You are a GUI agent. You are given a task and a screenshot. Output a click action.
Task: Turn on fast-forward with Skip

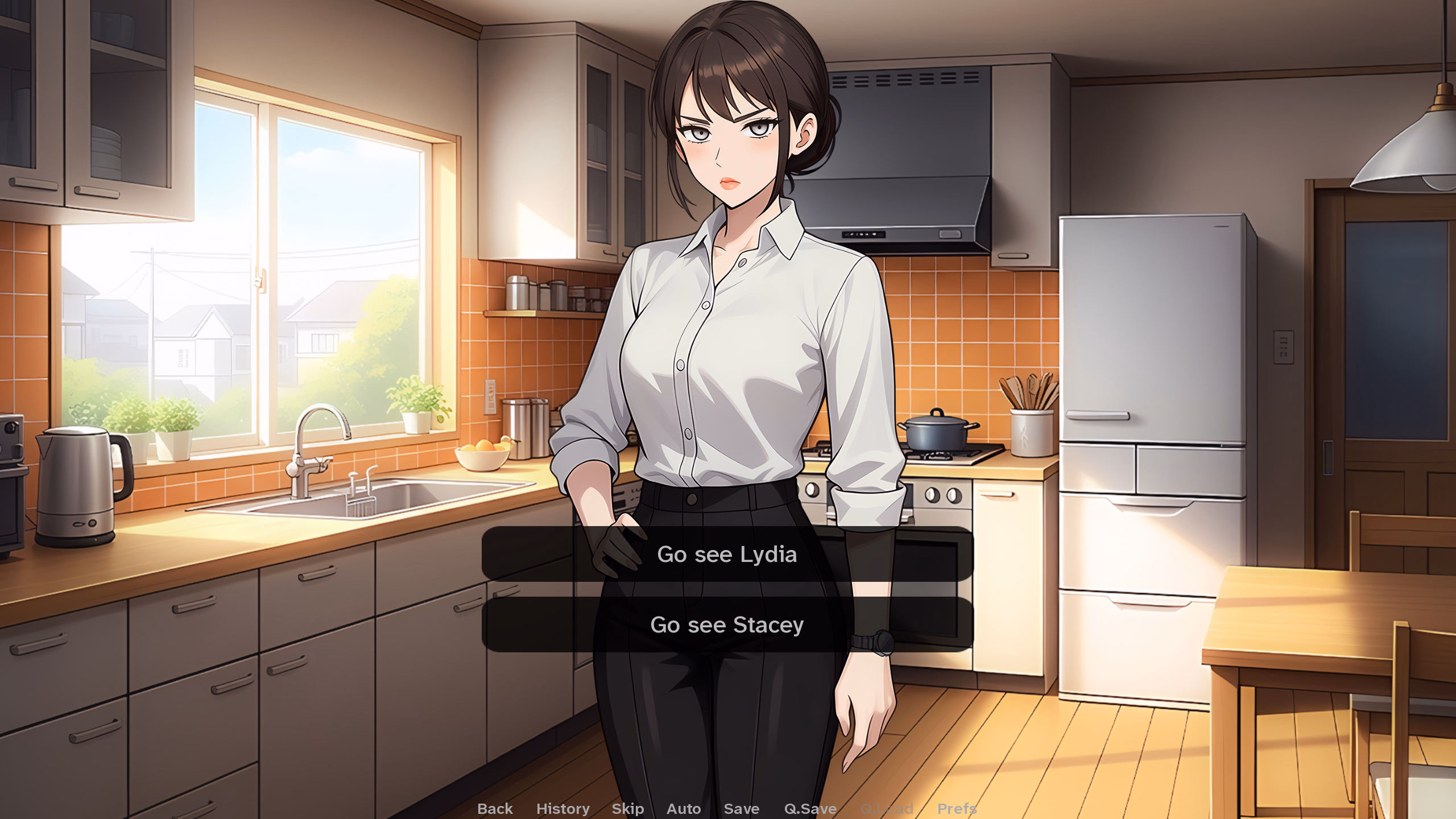627,808
